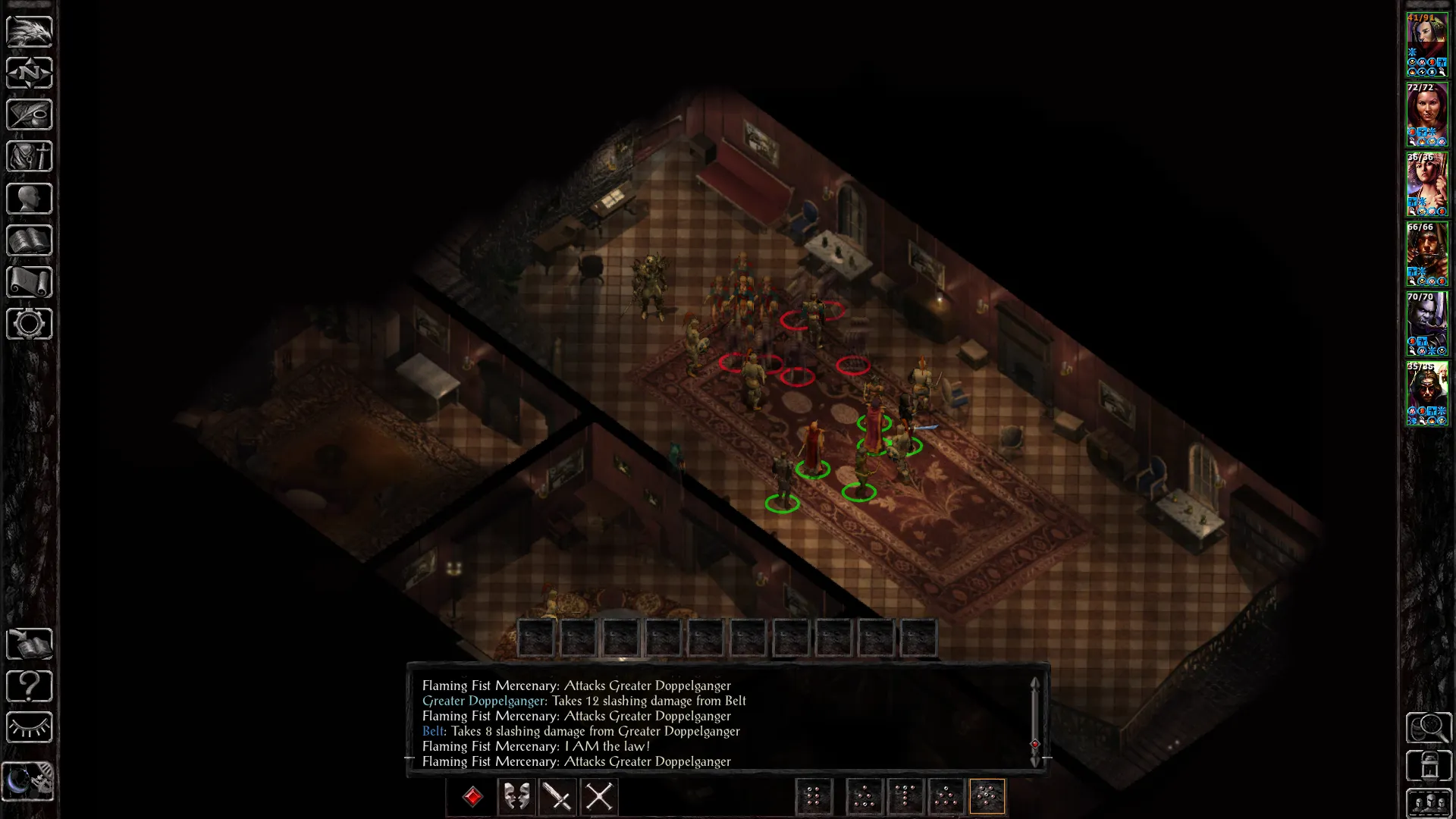Image resolution: width=1456 pixels, height=819 pixels.
Task: Click the quick save book button
Action: 30,645
